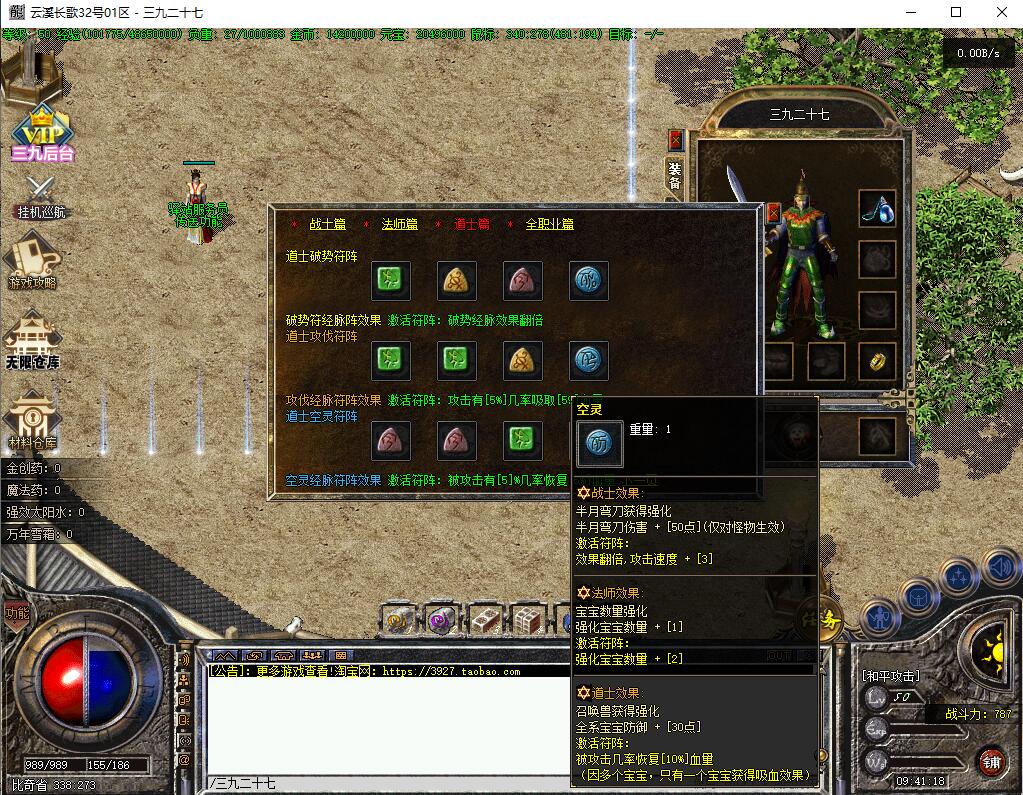
Task: Select the blue necklace equipment slot
Action: 877,208
